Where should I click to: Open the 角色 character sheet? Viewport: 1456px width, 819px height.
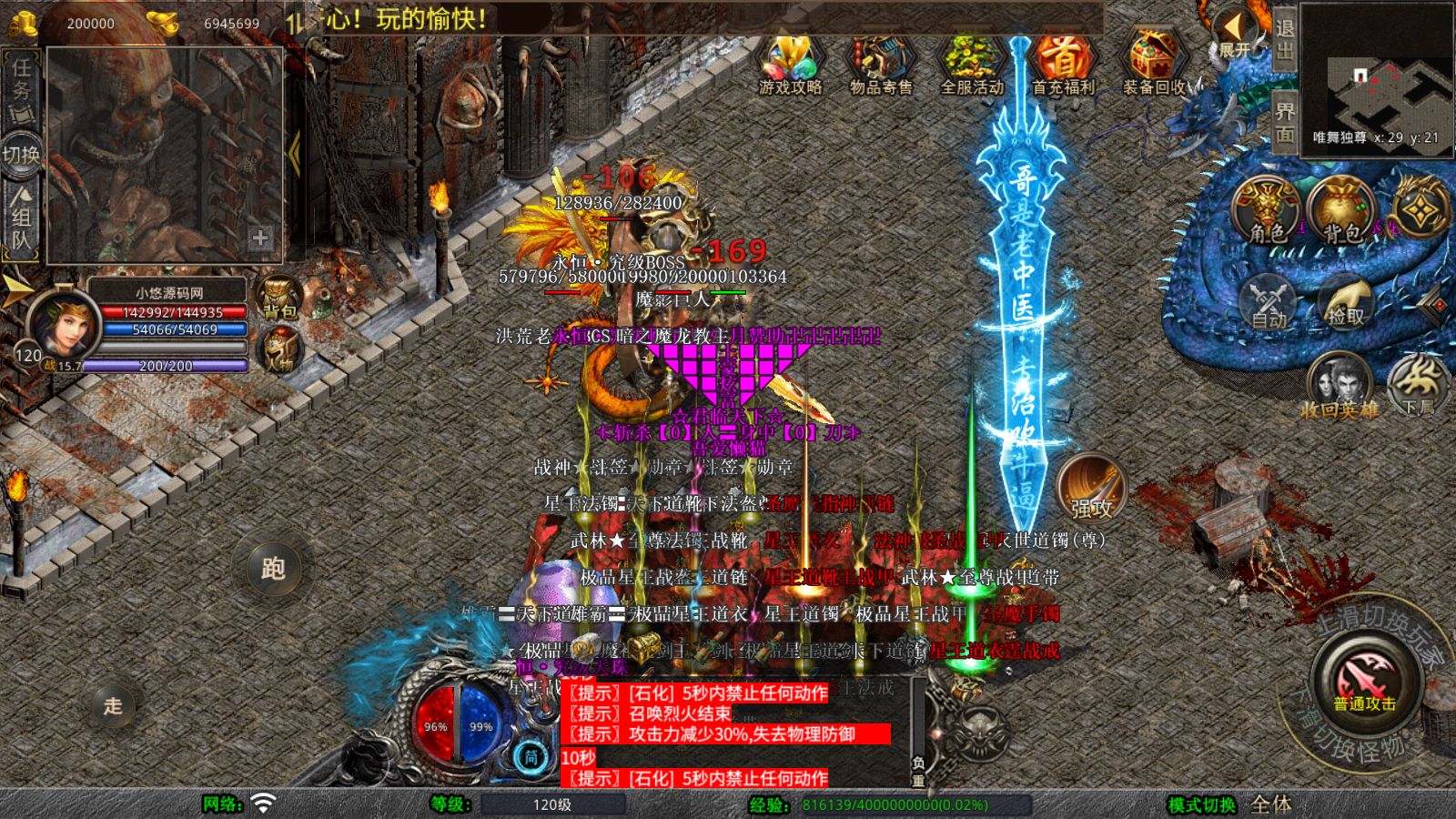[x=1266, y=211]
